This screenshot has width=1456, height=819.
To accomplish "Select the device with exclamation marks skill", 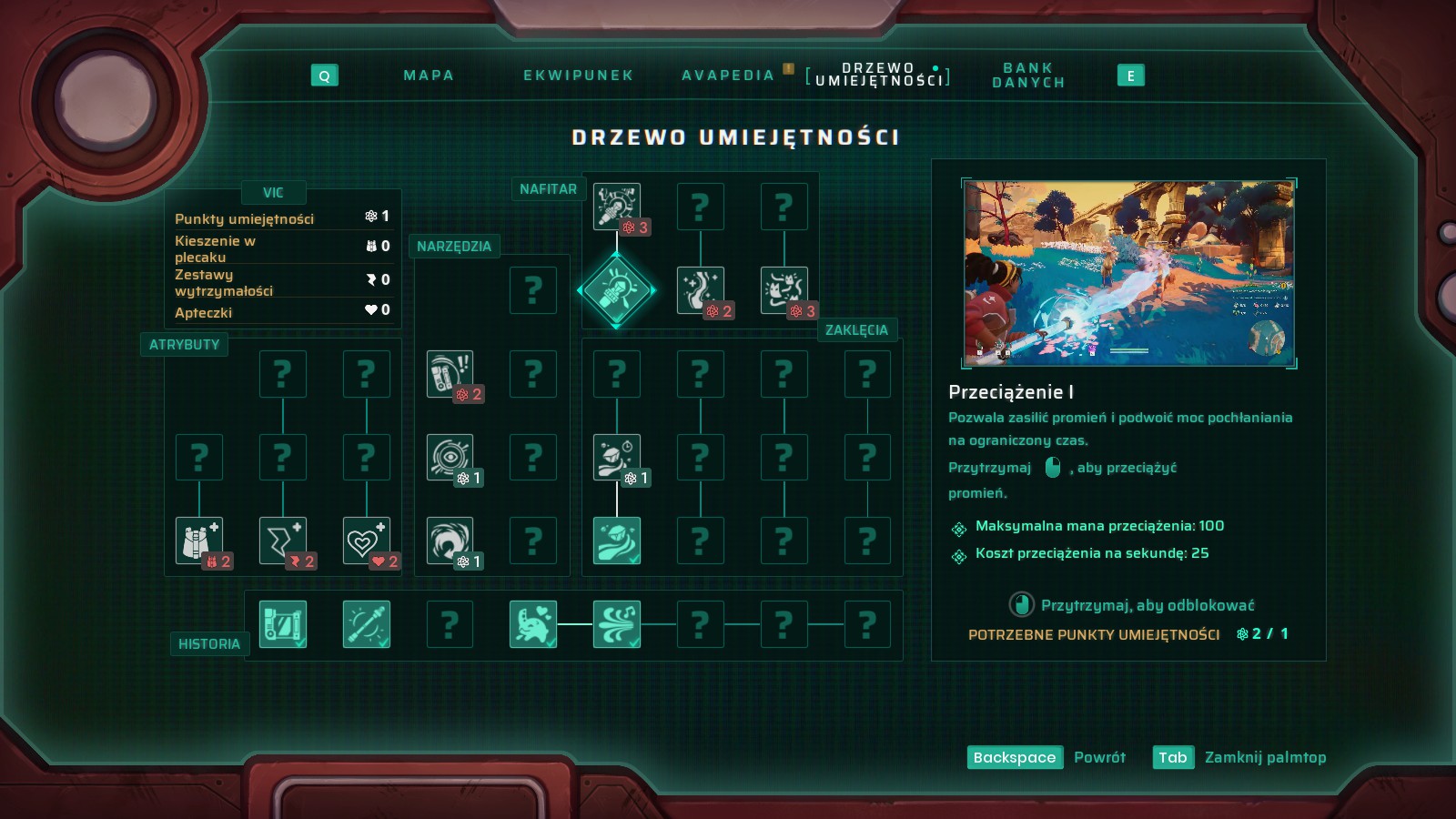I will [x=450, y=373].
